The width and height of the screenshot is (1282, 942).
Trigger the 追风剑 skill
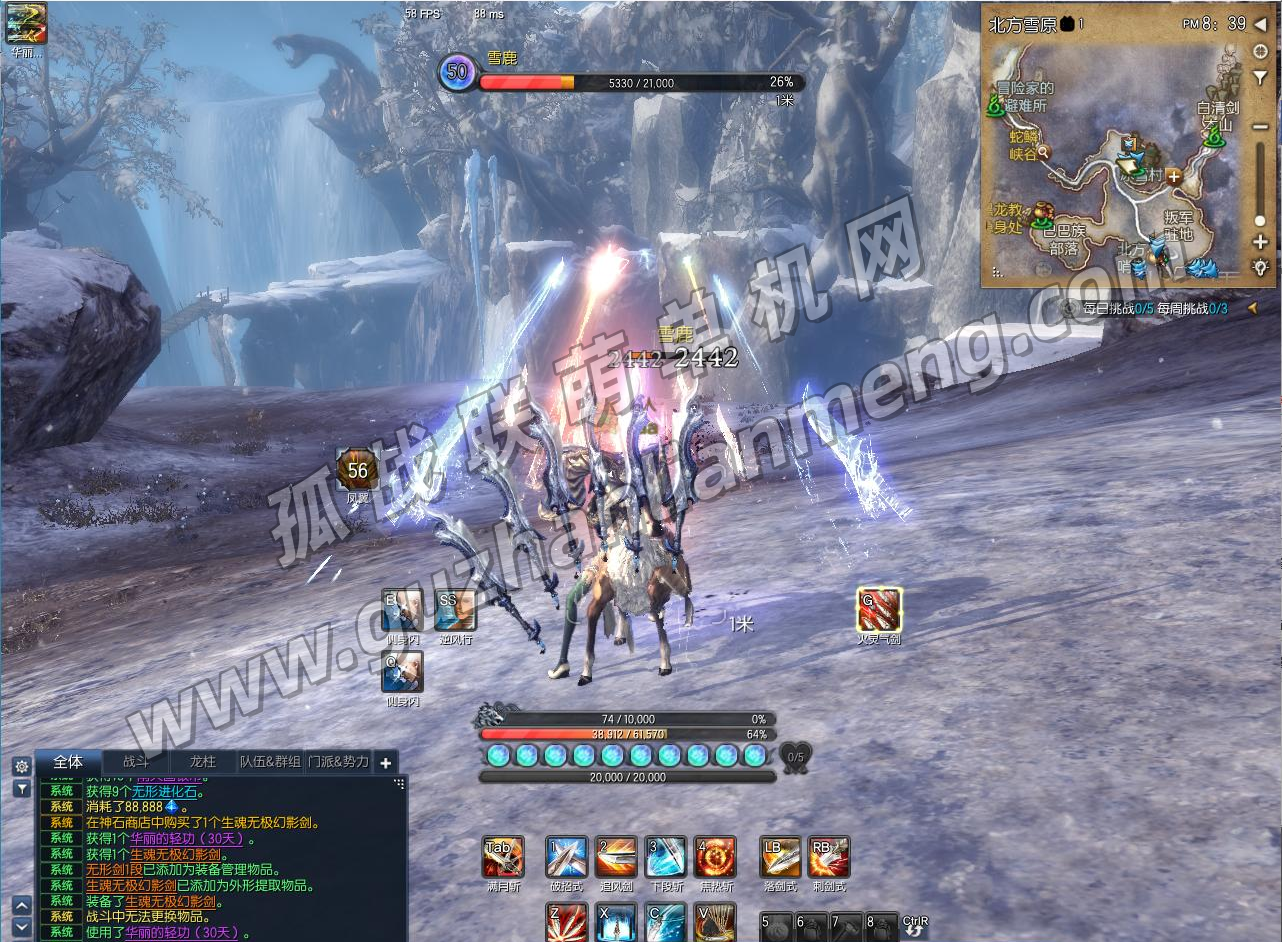616,857
